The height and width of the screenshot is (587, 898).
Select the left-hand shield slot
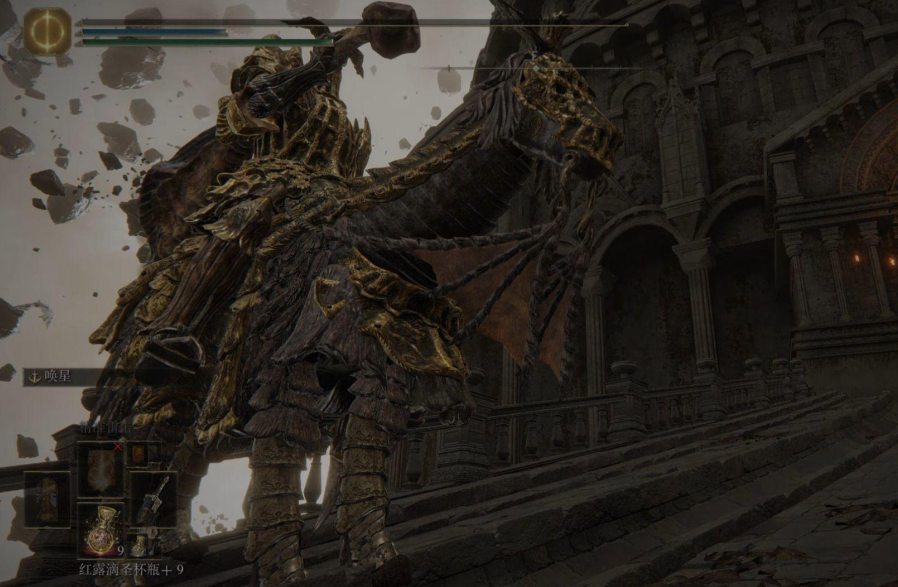click(x=48, y=498)
